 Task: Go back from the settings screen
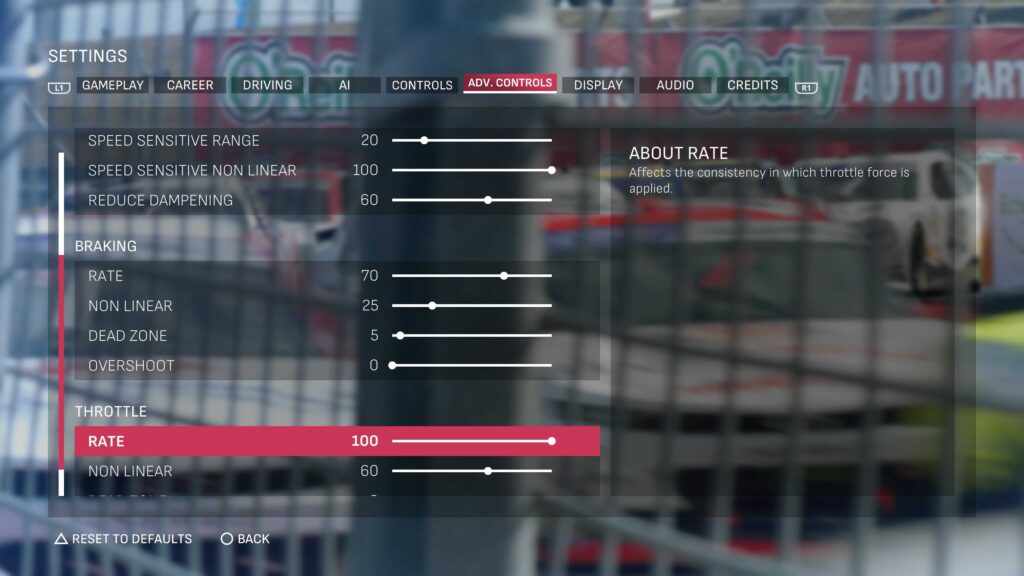(x=245, y=539)
